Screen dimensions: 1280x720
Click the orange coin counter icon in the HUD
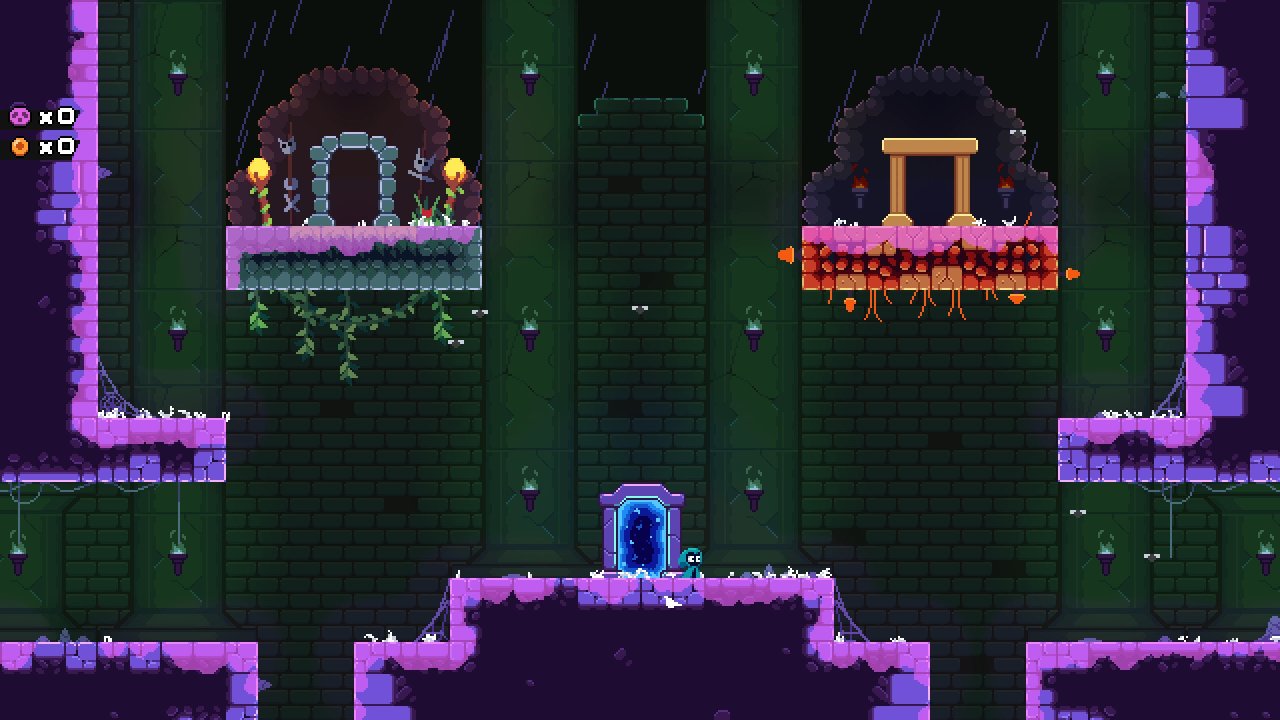[x=21, y=145]
